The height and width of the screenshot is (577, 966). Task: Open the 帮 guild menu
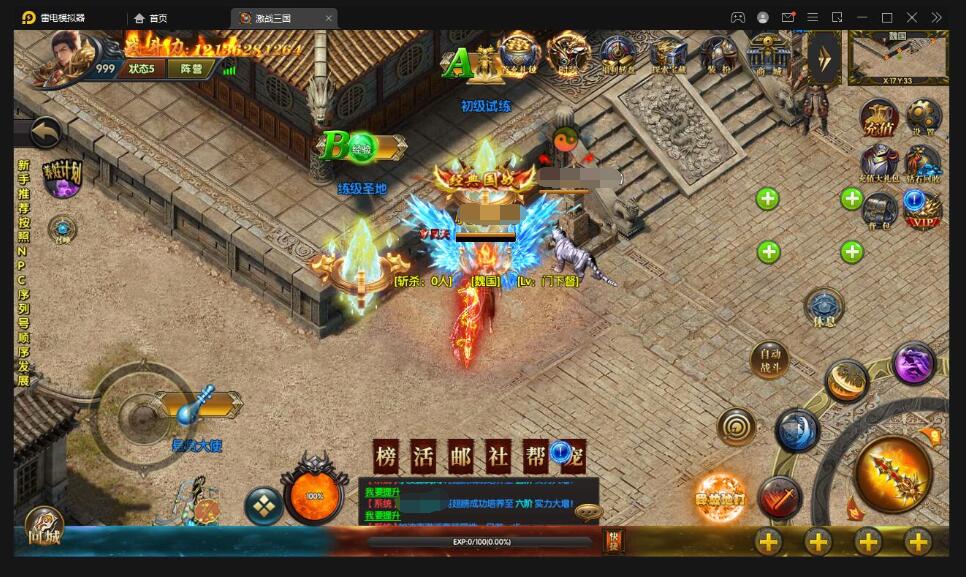[x=535, y=456]
